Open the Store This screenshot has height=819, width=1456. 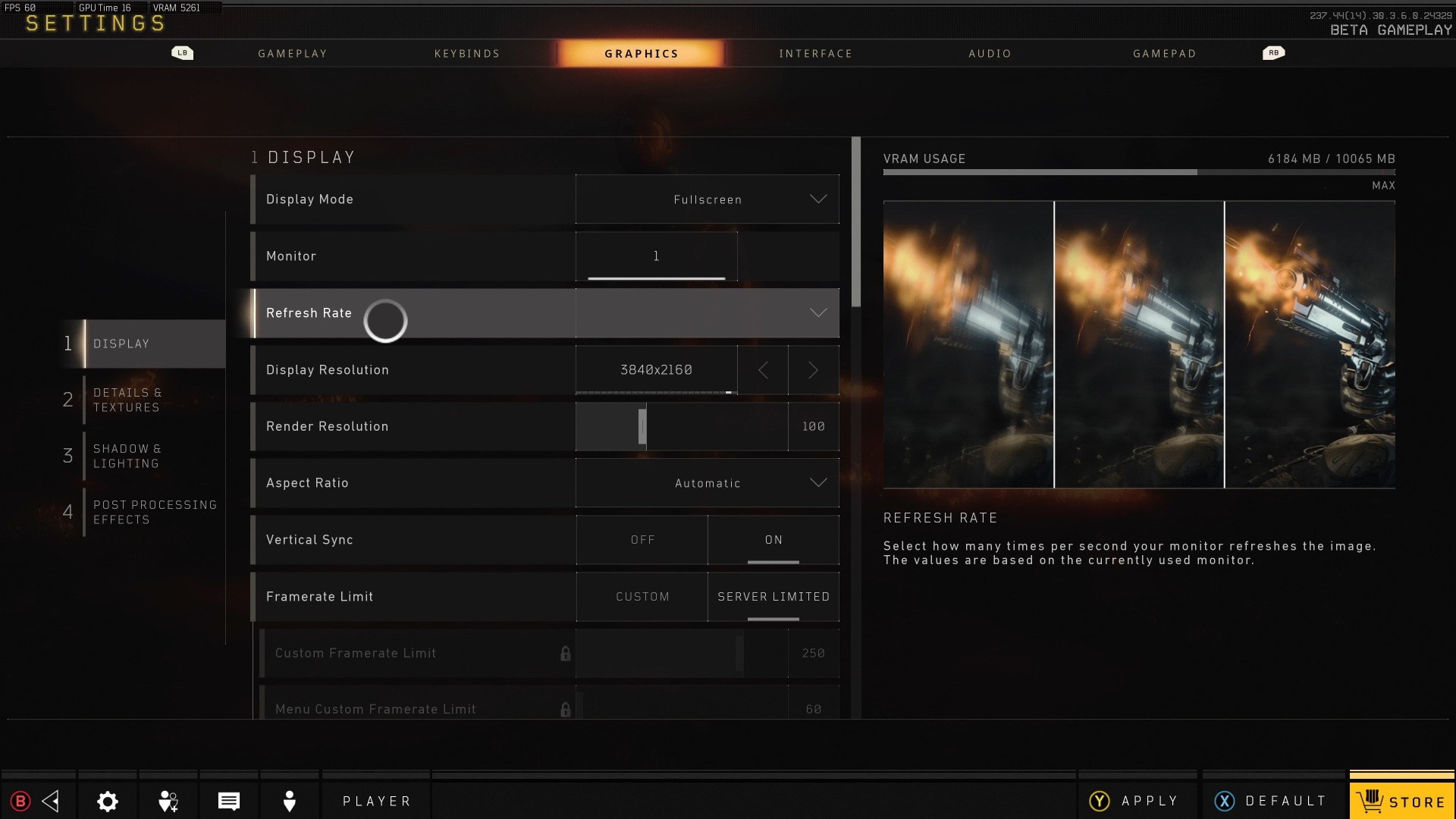[x=1401, y=801]
